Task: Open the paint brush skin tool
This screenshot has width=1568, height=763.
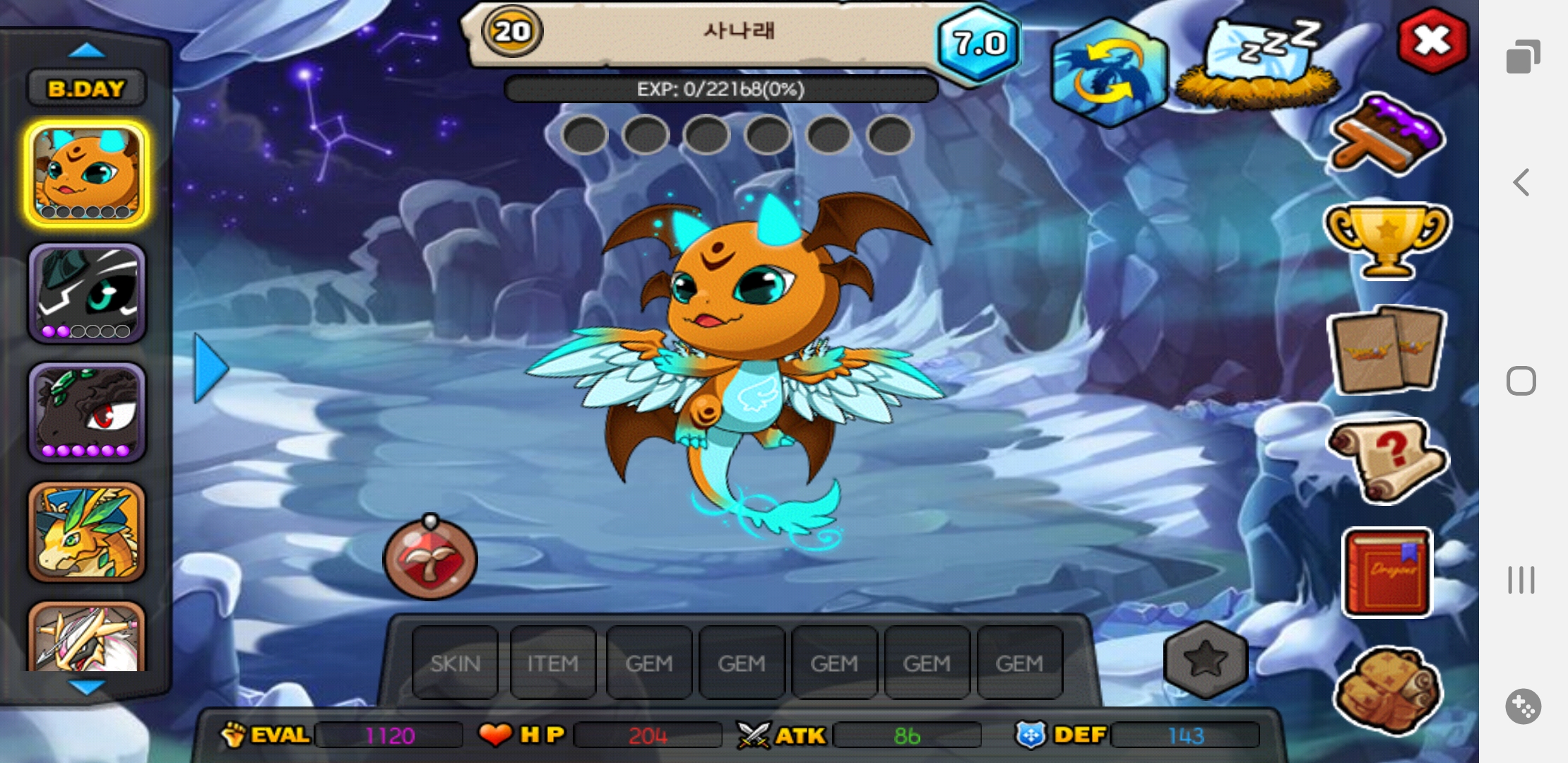Action: pos(1386,136)
